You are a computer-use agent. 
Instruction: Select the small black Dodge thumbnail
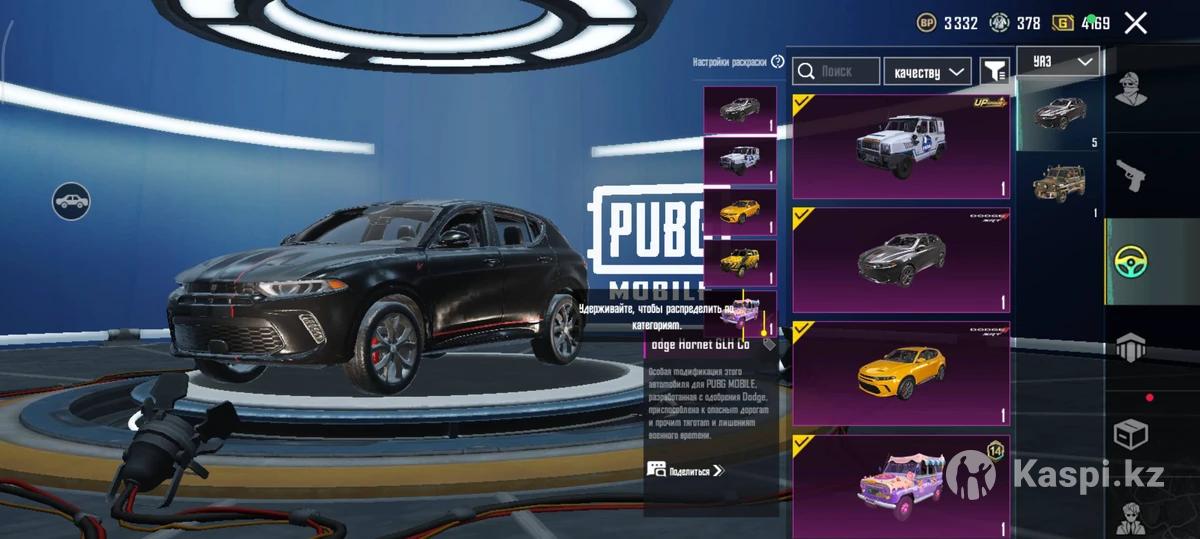tap(739, 110)
